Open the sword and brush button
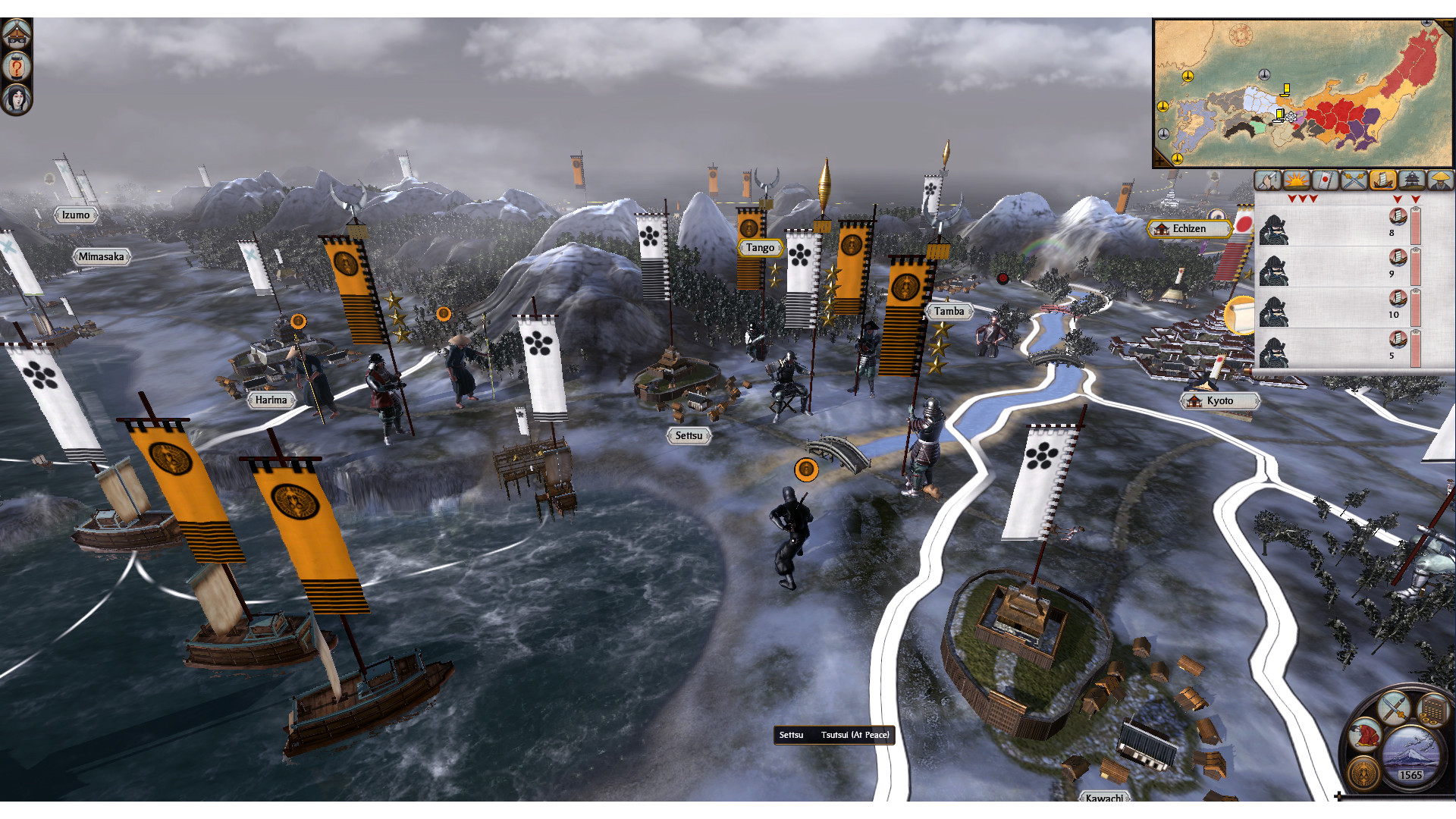This screenshot has width=1456, height=819. coord(1394,708)
